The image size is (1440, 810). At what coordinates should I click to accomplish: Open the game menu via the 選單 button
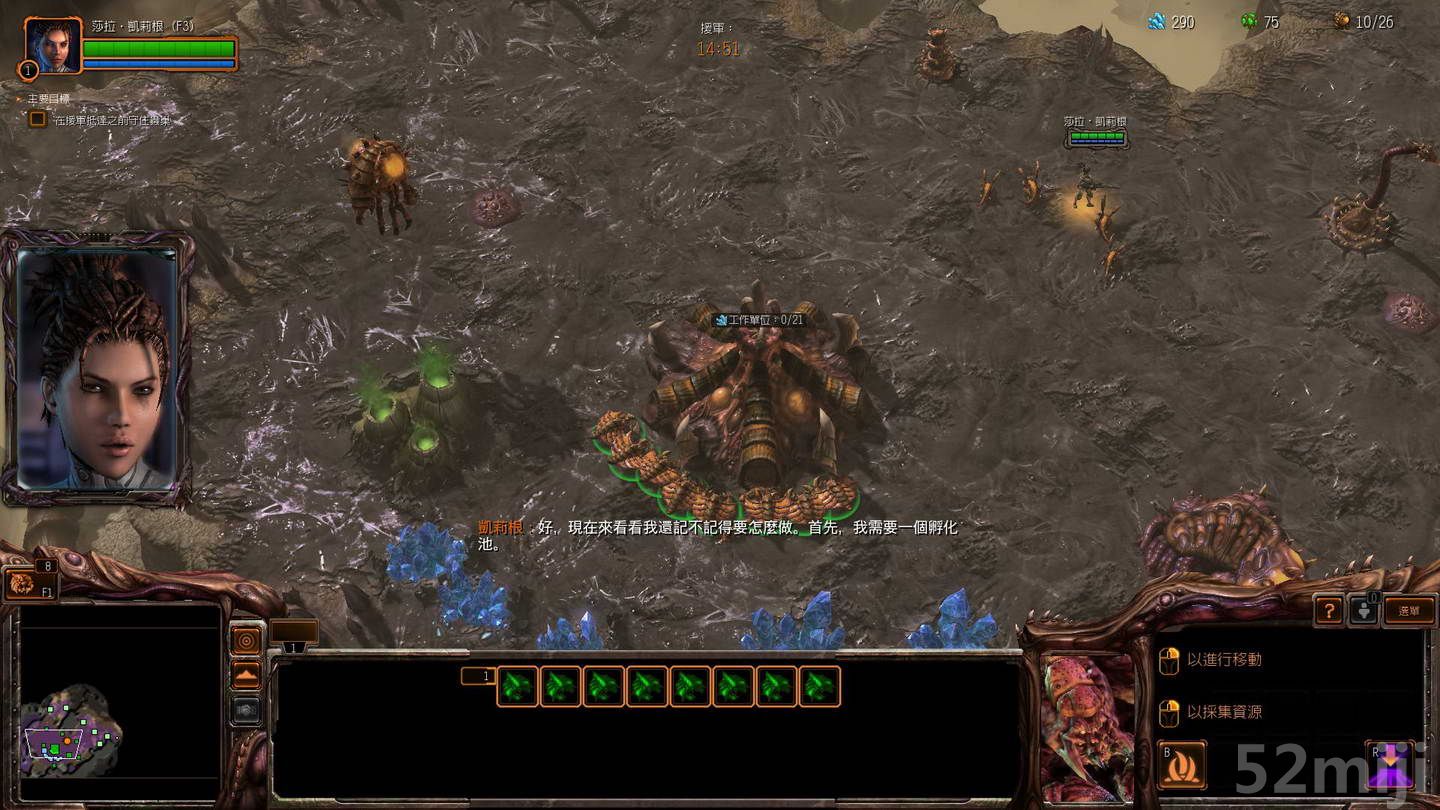(x=1410, y=609)
